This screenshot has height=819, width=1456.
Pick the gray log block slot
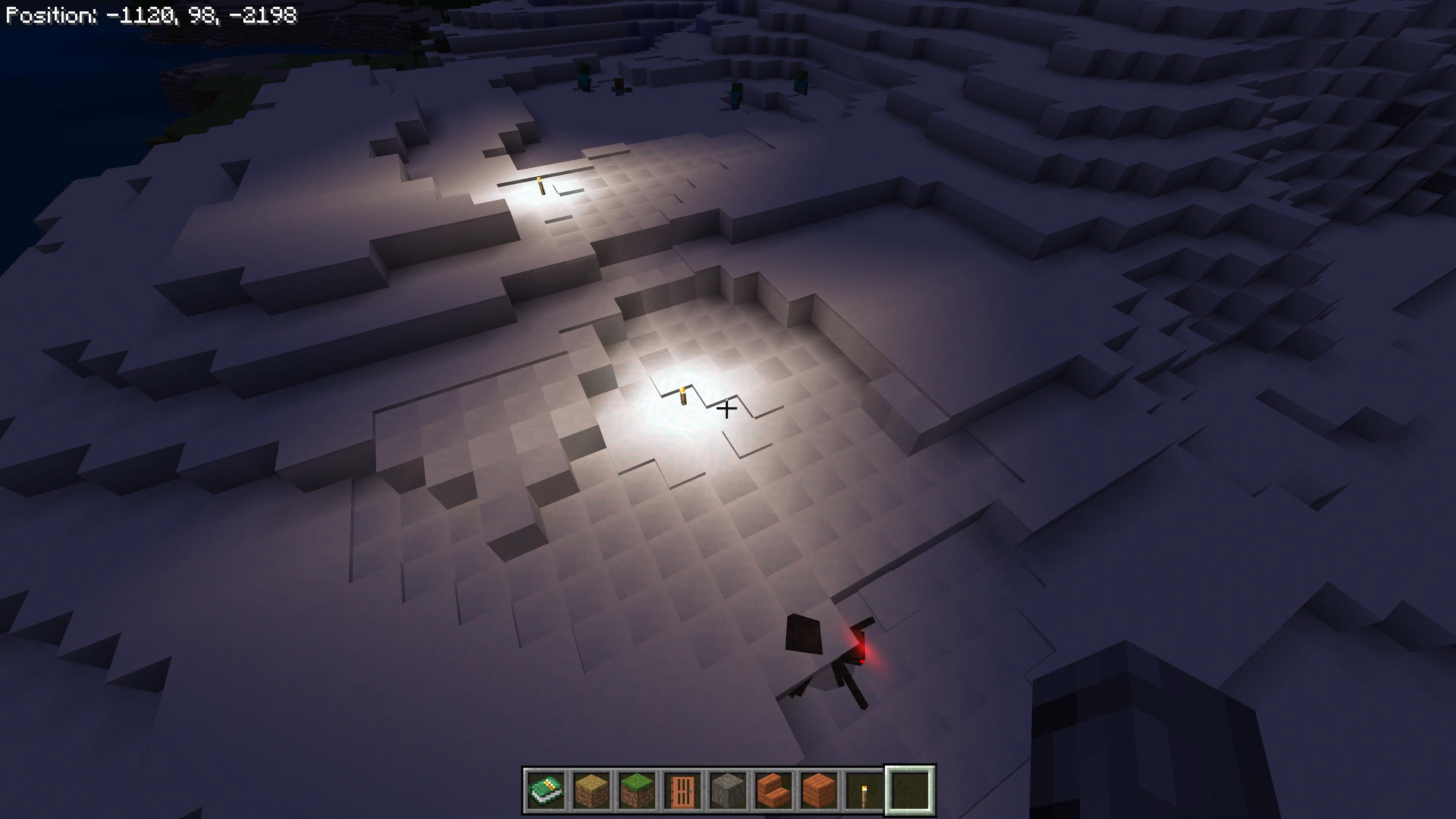point(728,789)
